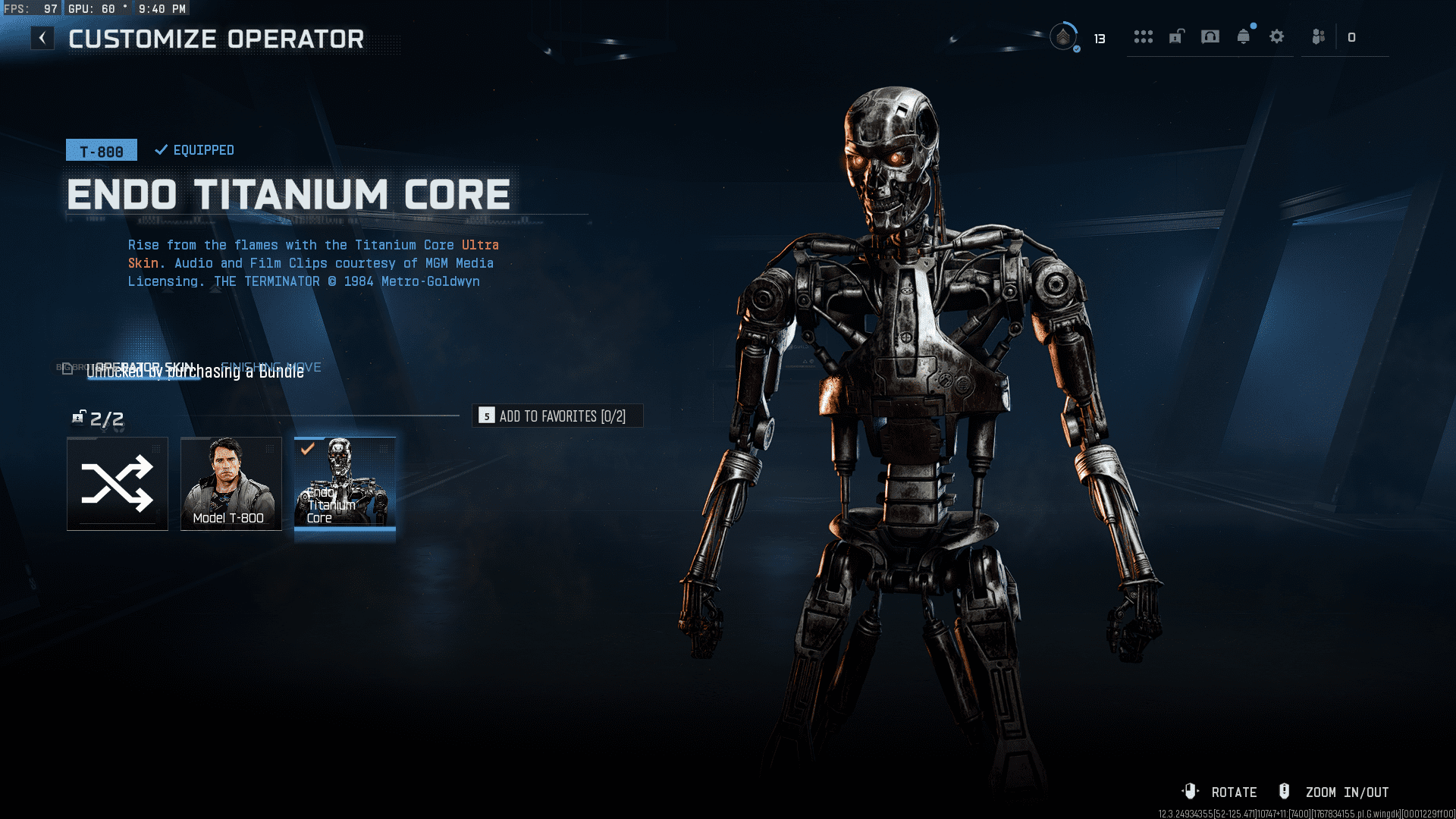This screenshot has height=819, width=1456.
Task: Open the headset voice chat channels
Action: [x=1210, y=37]
